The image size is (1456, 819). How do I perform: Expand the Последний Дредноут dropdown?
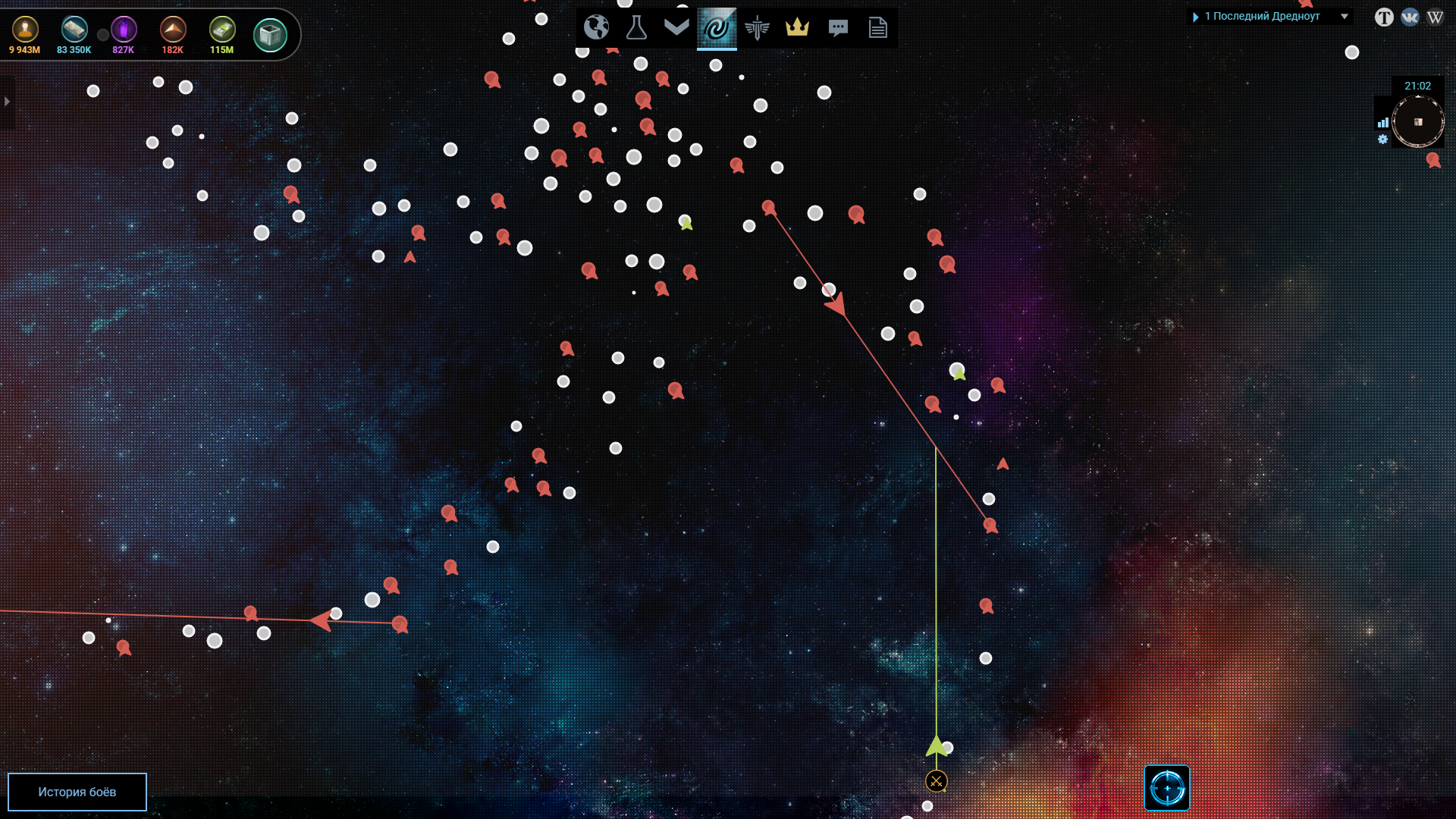[x=1345, y=16]
